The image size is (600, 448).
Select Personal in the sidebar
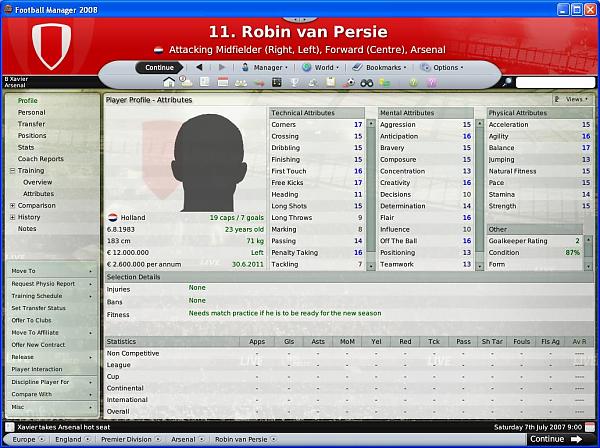tap(31, 112)
